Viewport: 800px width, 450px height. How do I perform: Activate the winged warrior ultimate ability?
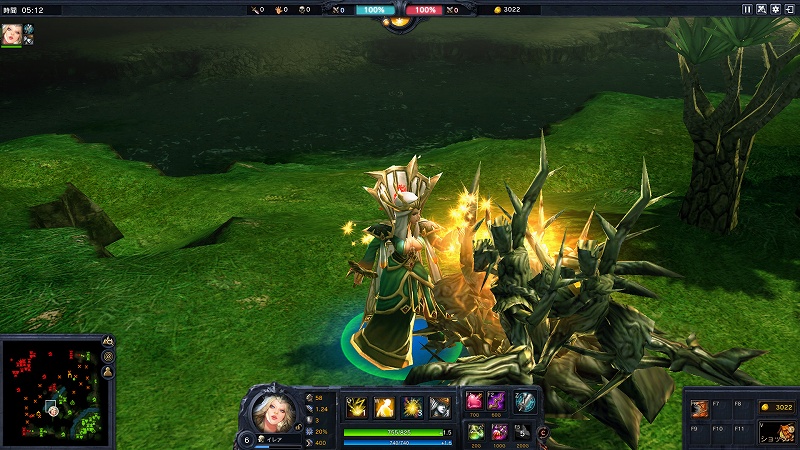pyautogui.click(x=440, y=406)
